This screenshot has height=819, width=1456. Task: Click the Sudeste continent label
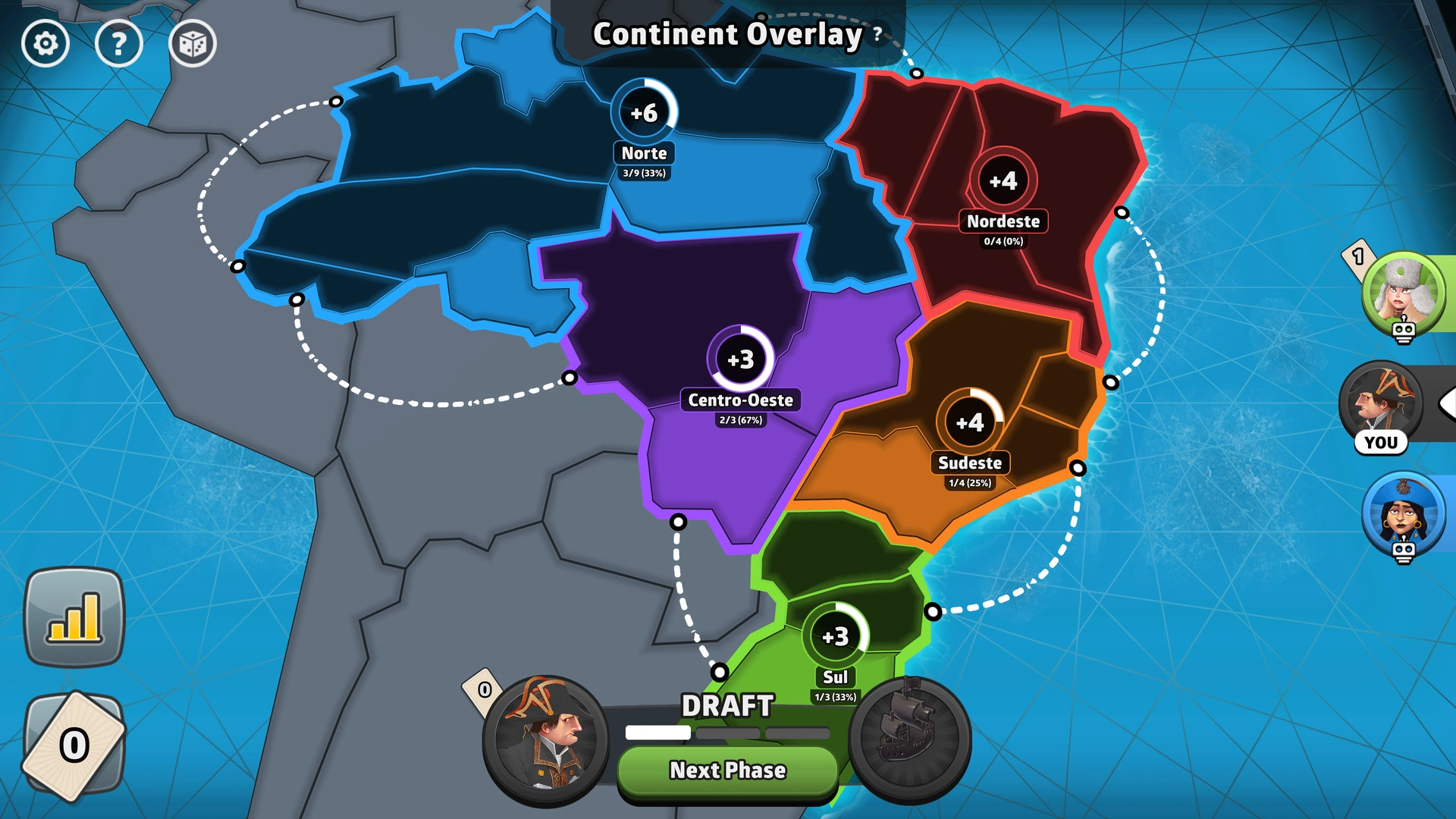[971, 463]
